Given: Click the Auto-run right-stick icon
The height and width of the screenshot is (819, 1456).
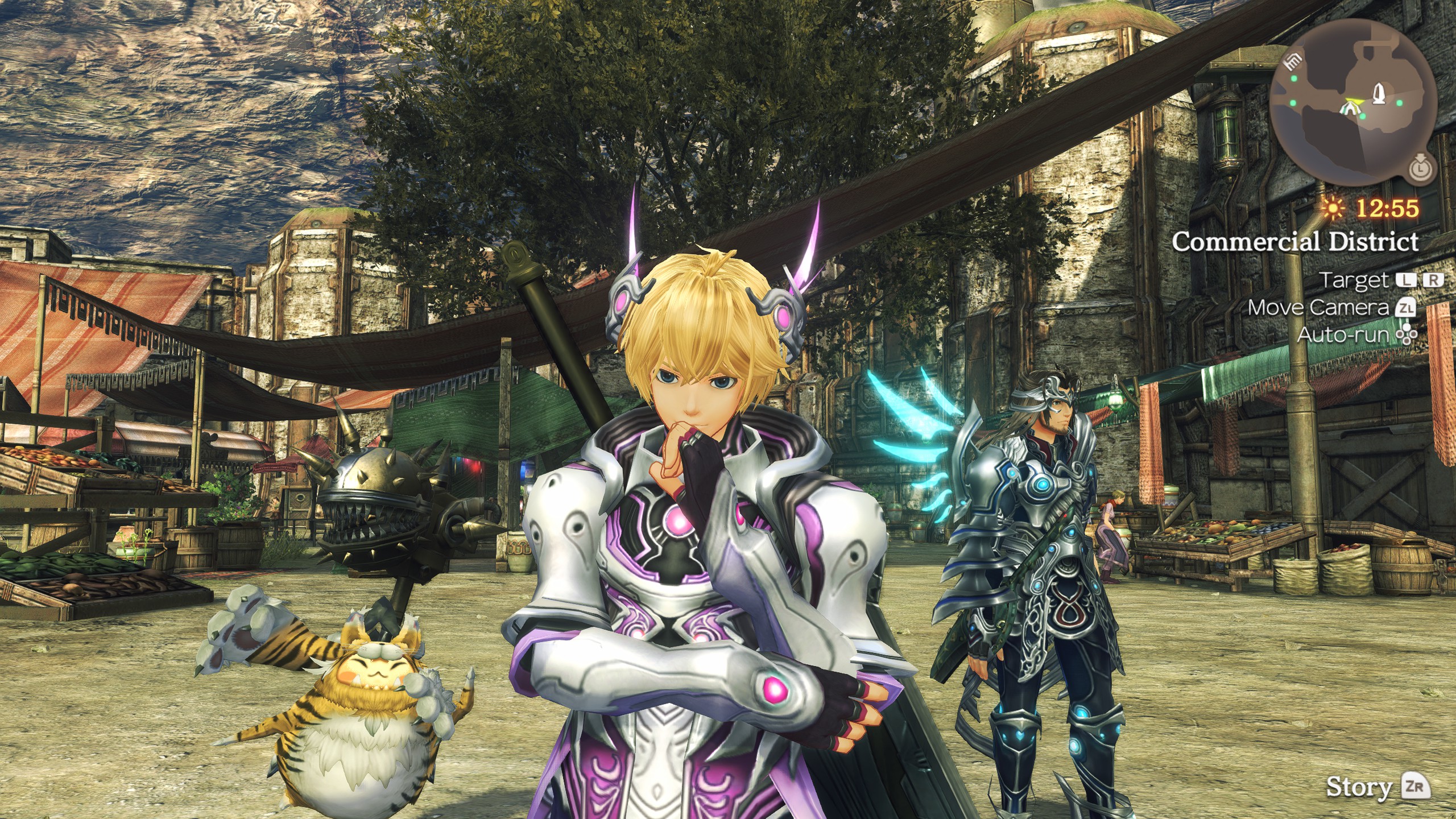Looking at the screenshot, I should [x=1407, y=334].
